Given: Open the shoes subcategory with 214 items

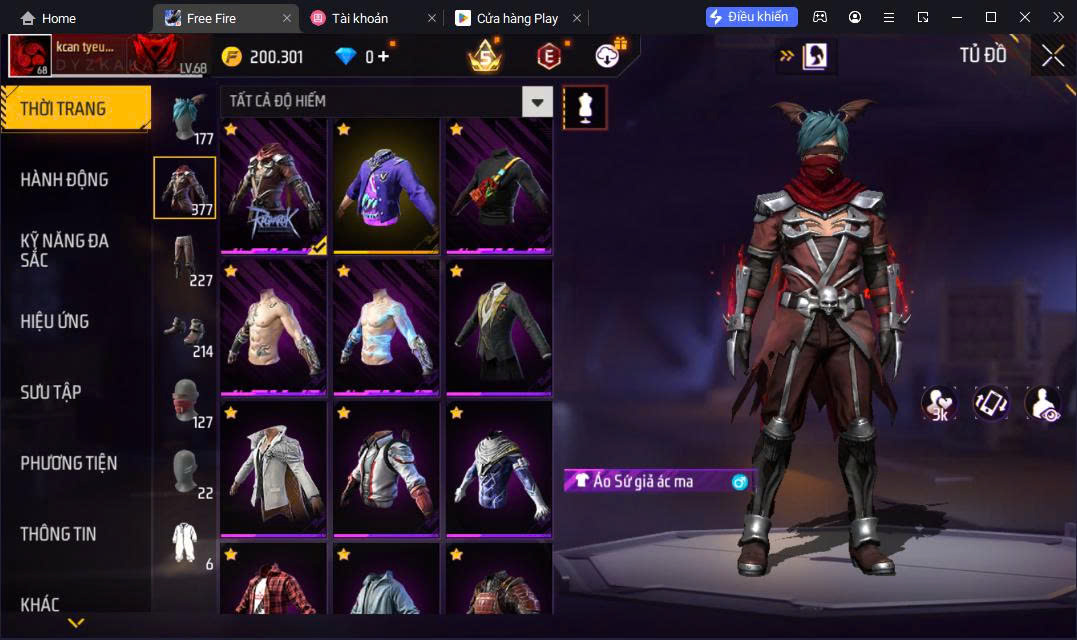Looking at the screenshot, I should 185,332.
